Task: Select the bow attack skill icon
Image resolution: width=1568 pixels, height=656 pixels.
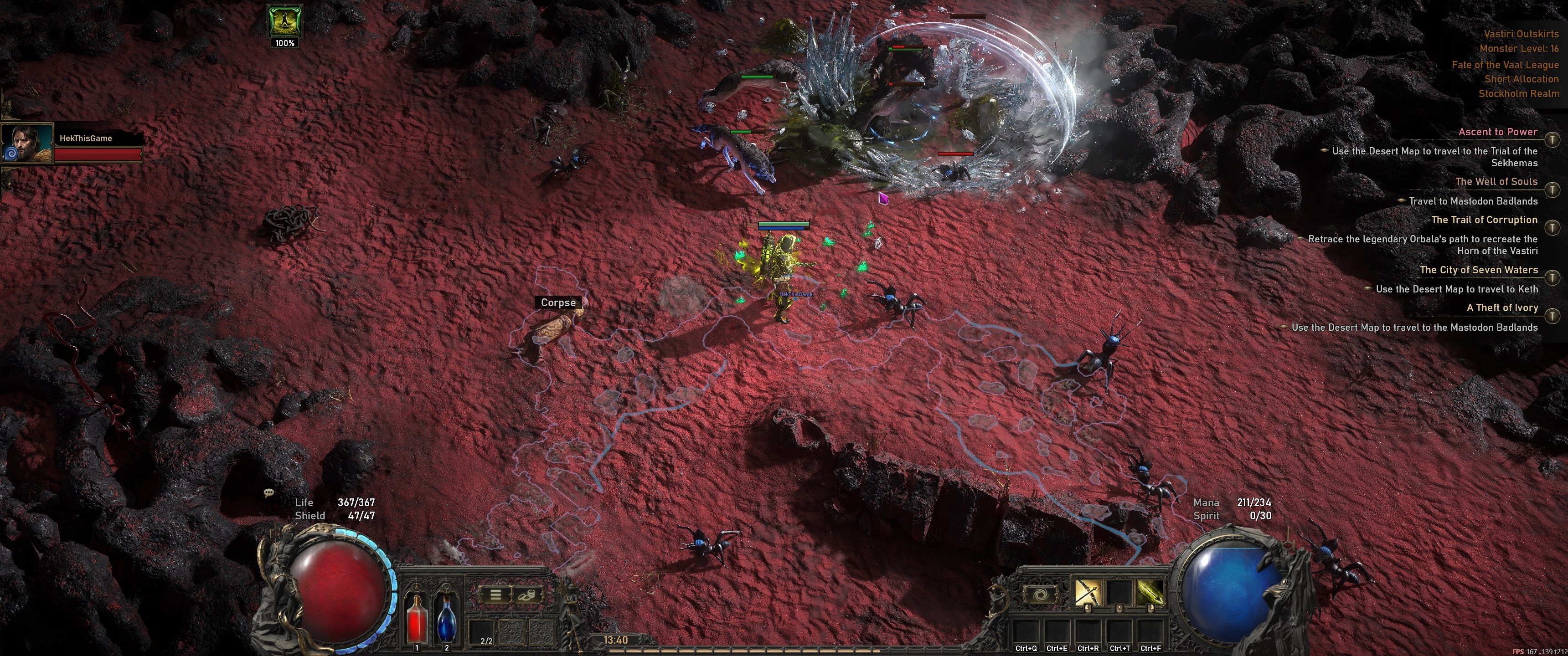Action: click(x=1087, y=593)
